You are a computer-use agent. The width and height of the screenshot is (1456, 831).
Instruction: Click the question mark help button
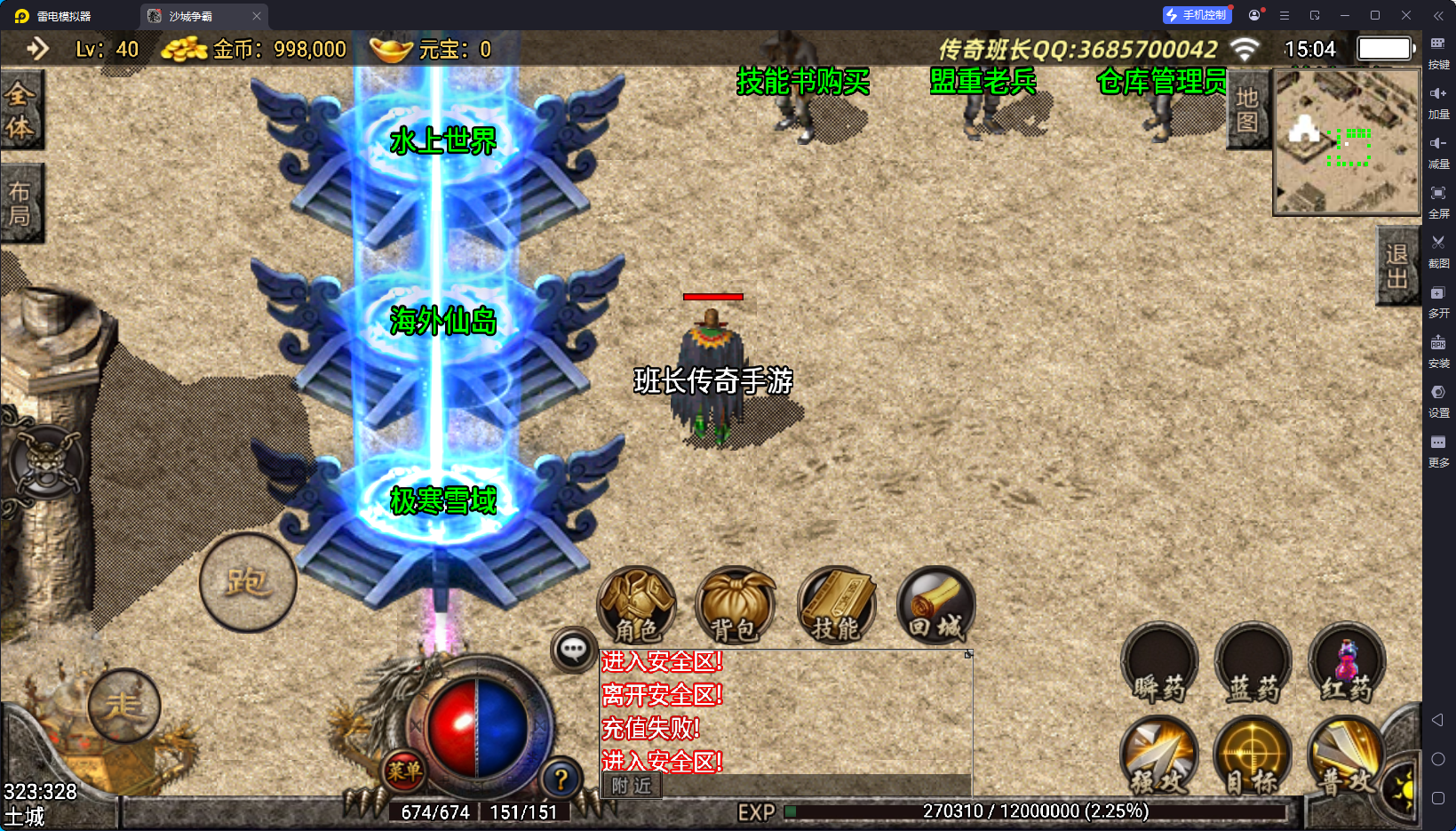[561, 779]
